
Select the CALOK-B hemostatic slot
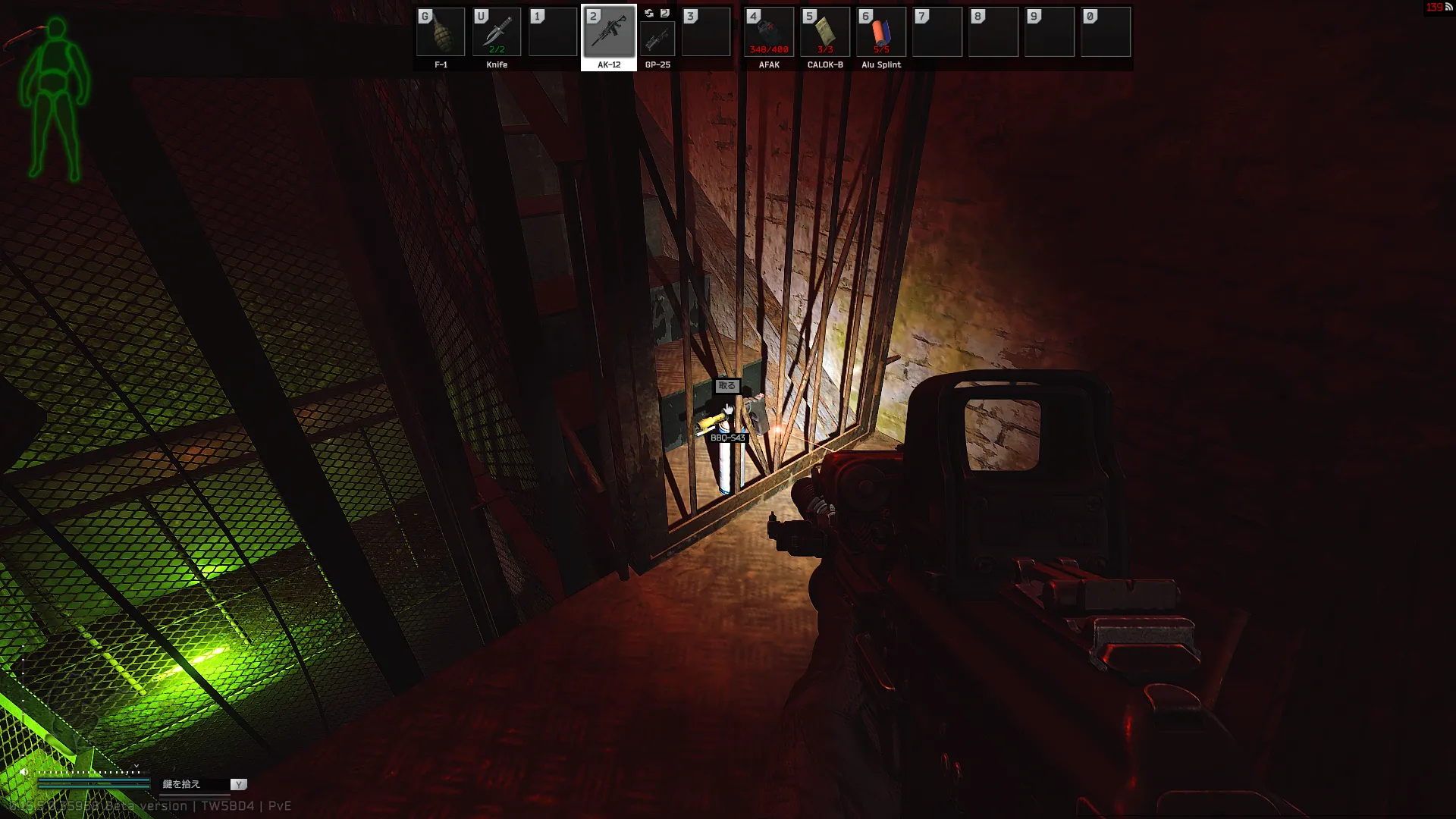[x=825, y=33]
